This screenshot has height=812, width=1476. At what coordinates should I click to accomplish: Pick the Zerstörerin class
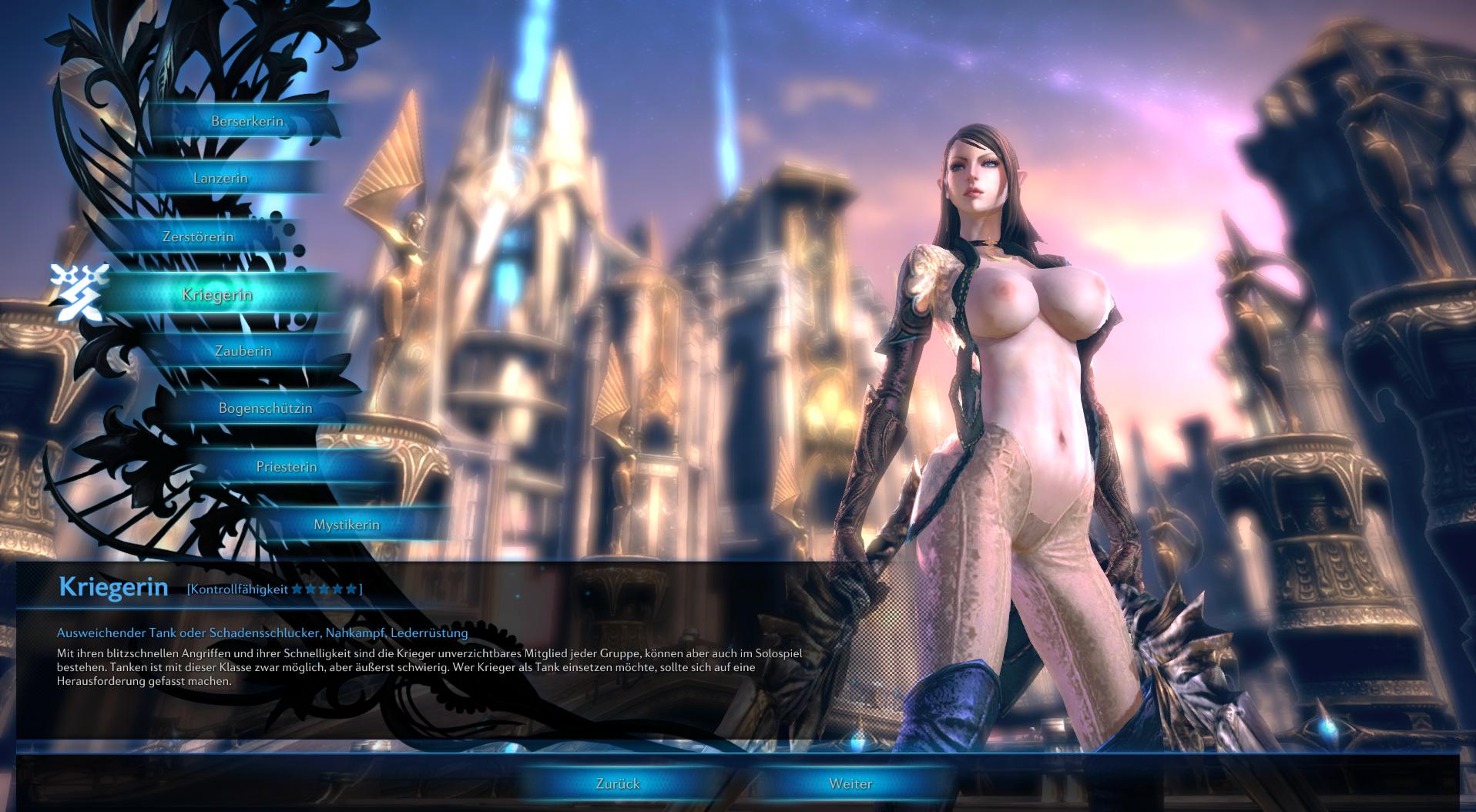[x=198, y=237]
